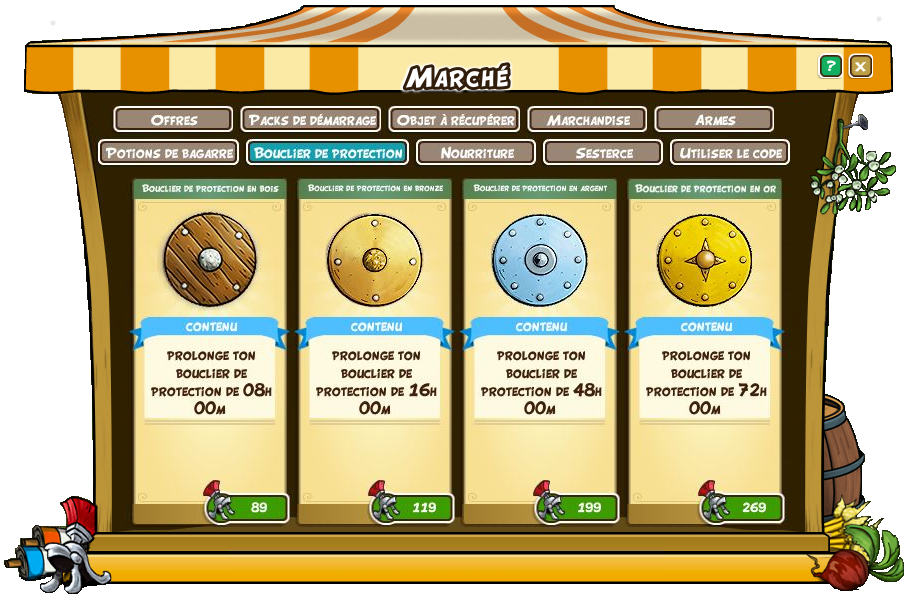The height and width of the screenshot is (600, 906).
Task: Purchase the silver shield for 199
Action: (578, 507)
